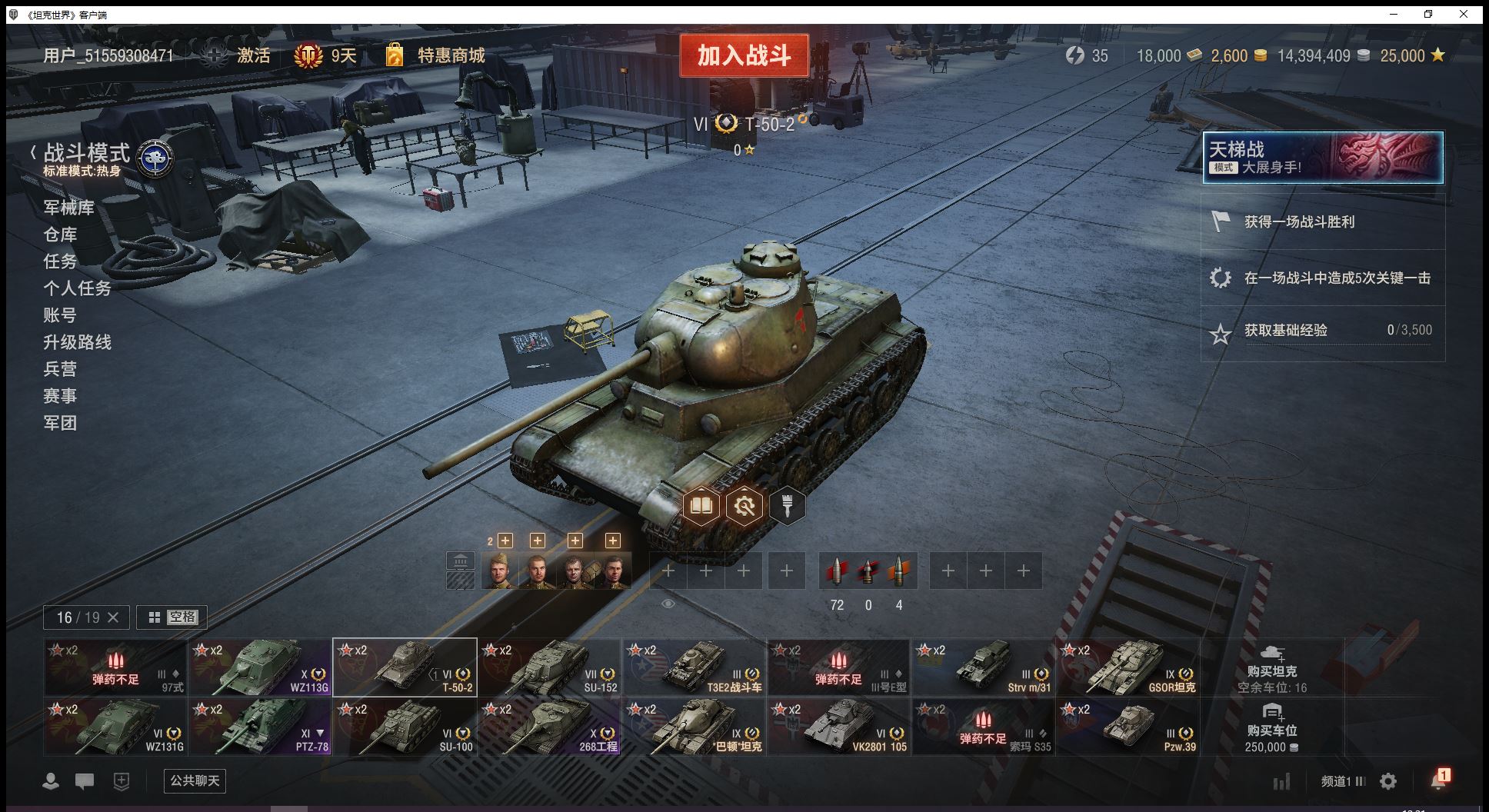
Task: Go to the 升级路线 tech tree
Action: point(77,342)
